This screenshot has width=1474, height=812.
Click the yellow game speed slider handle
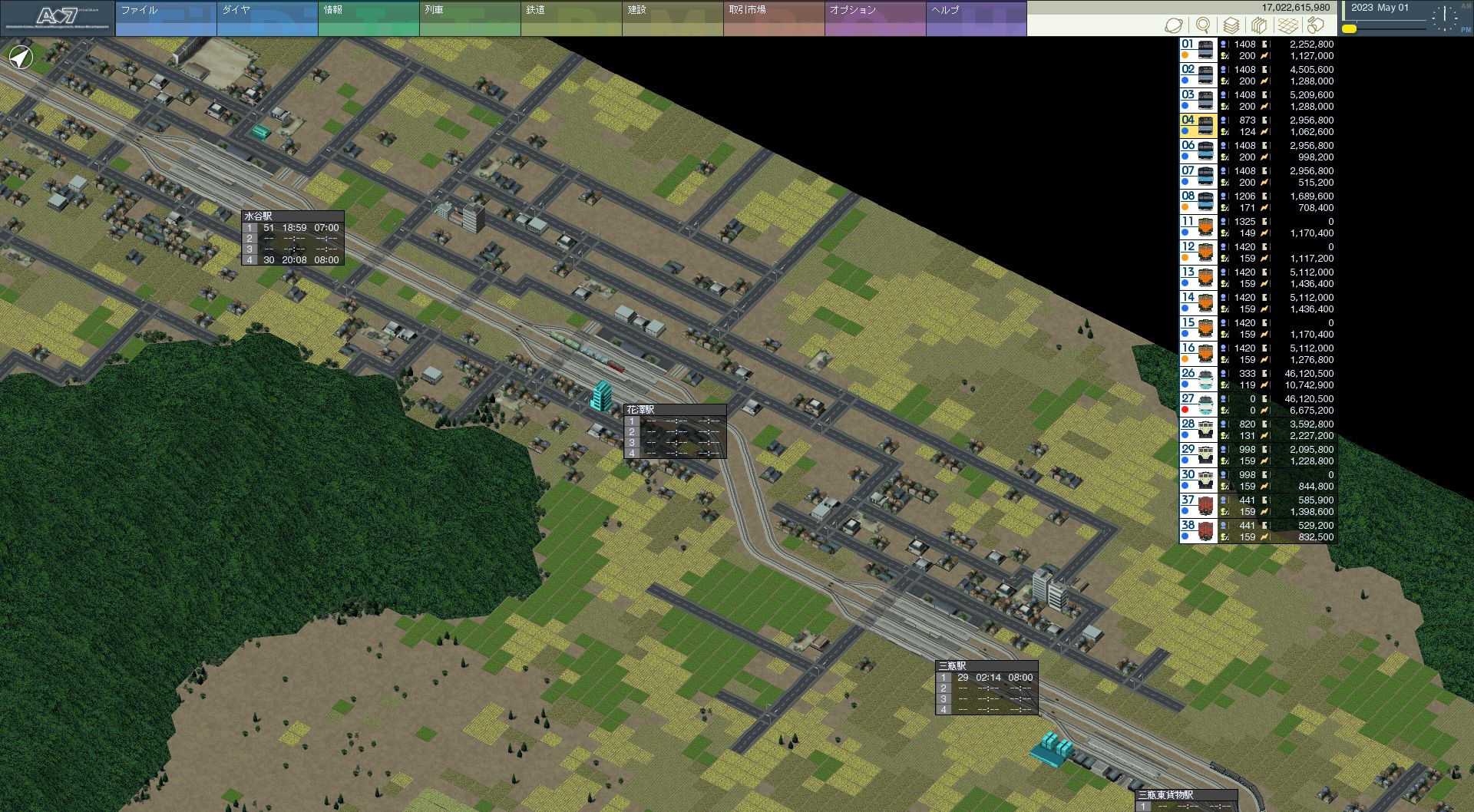point(1349,29)
